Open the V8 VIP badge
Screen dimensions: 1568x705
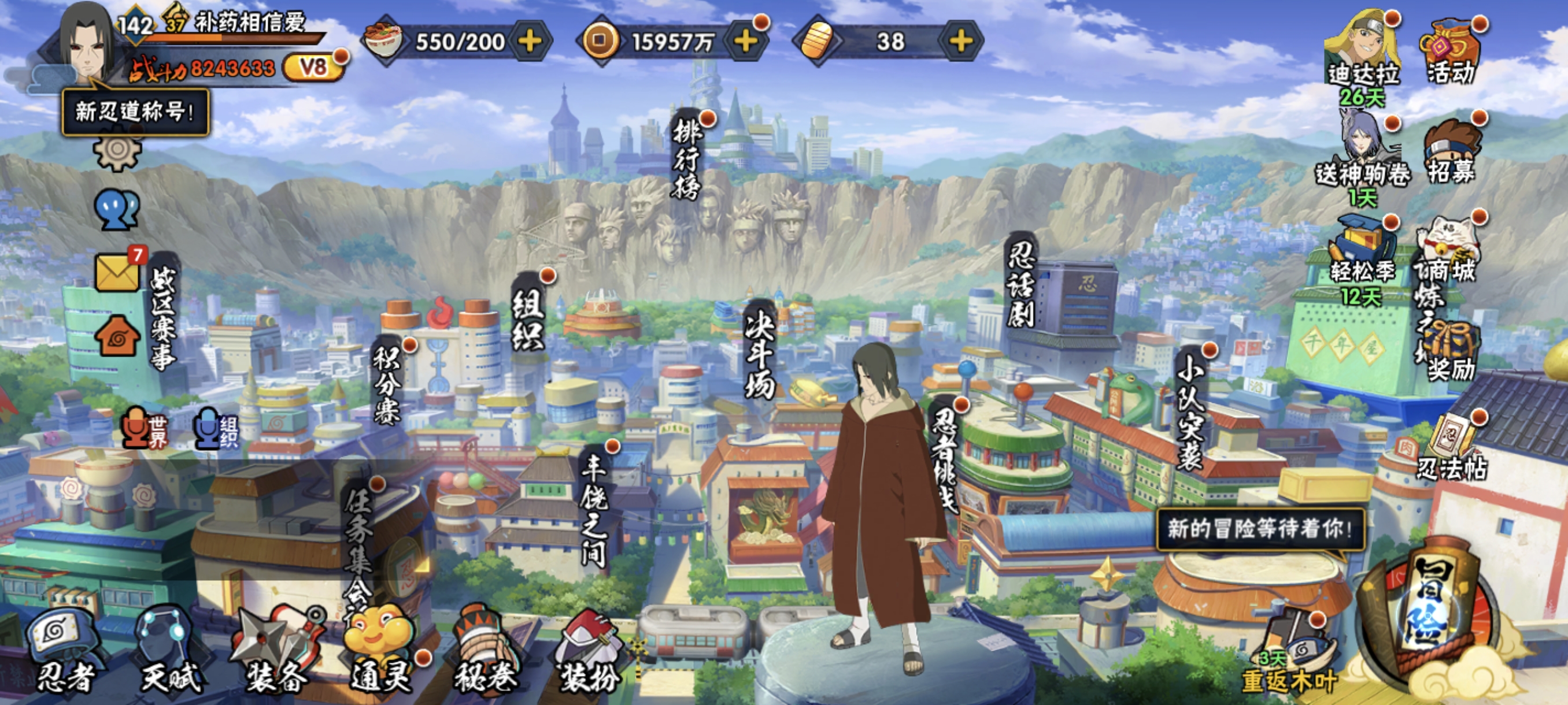[x=313, y=67]
